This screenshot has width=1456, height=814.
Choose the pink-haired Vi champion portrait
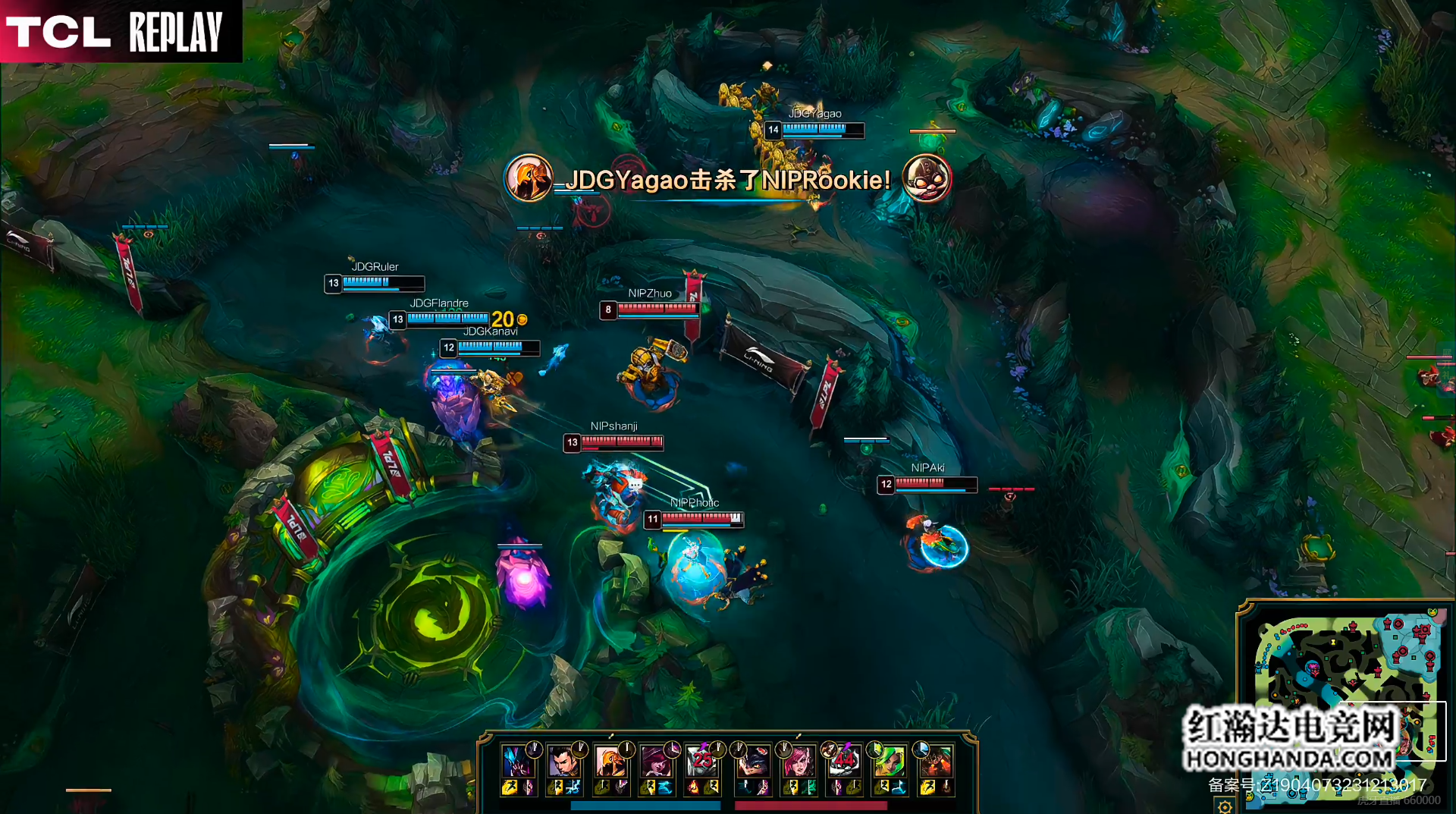pyautogui.click(x=798, y=761)
